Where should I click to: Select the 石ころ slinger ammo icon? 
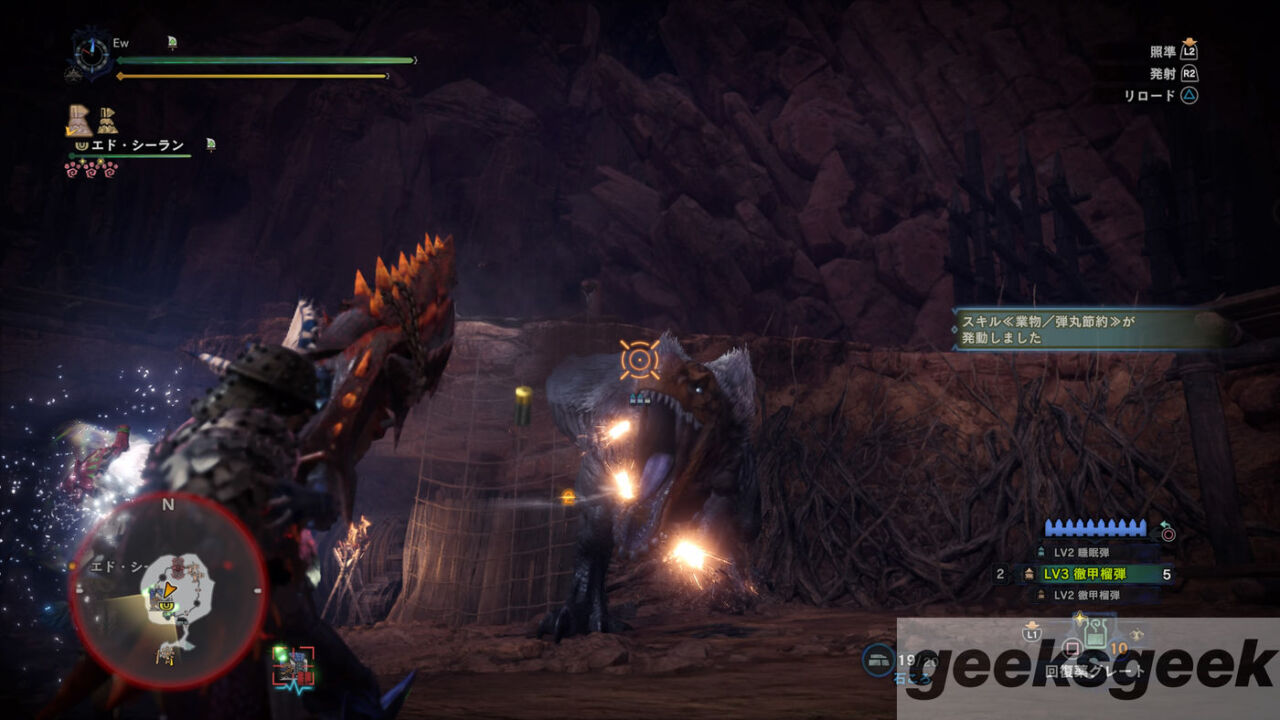point(880,657)
